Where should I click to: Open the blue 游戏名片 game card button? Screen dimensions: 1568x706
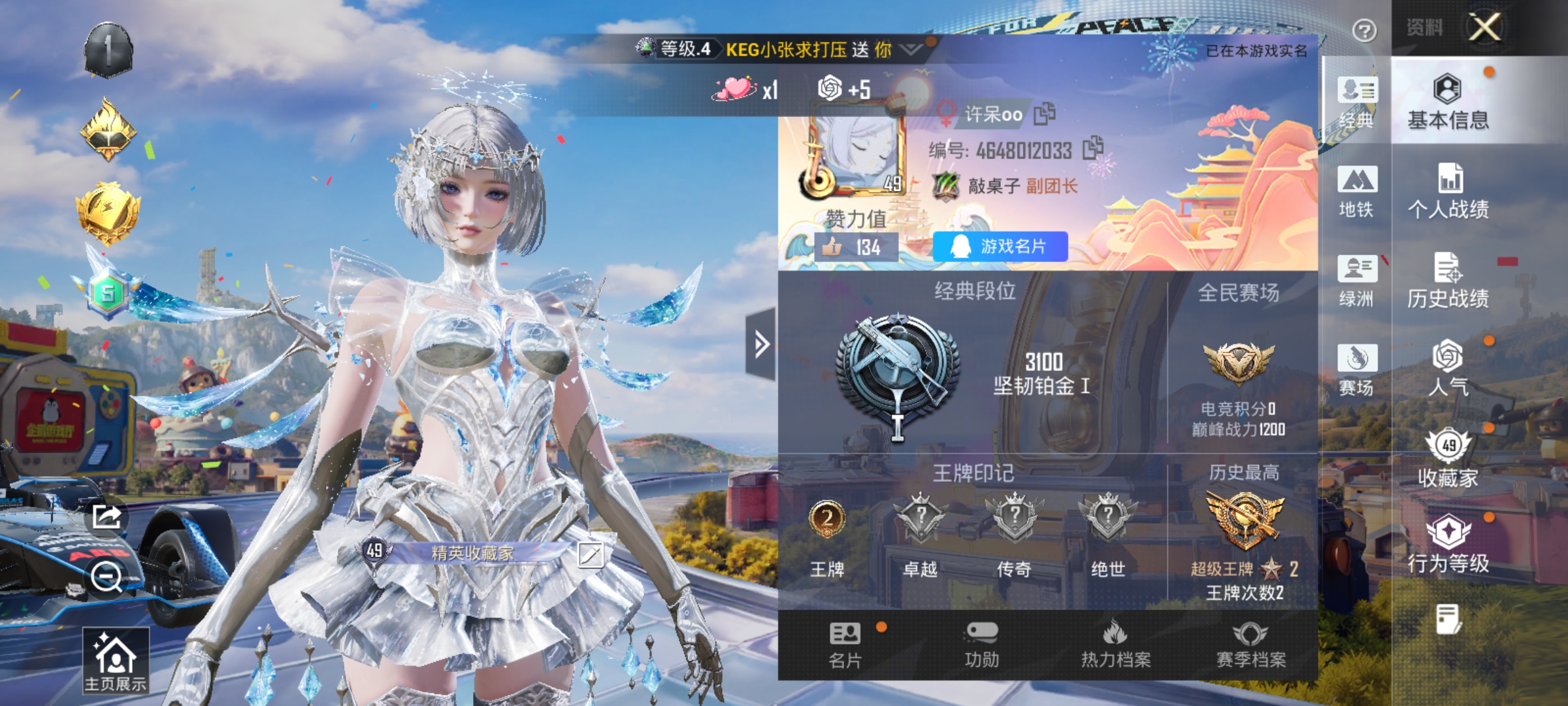pos(1000,246)
